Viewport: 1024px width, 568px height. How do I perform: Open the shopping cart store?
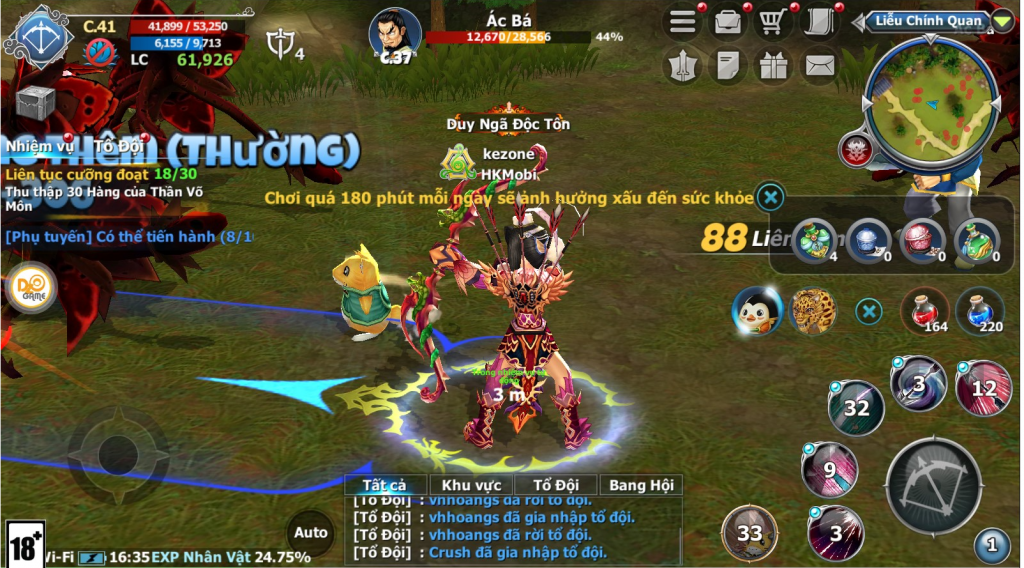772,23
